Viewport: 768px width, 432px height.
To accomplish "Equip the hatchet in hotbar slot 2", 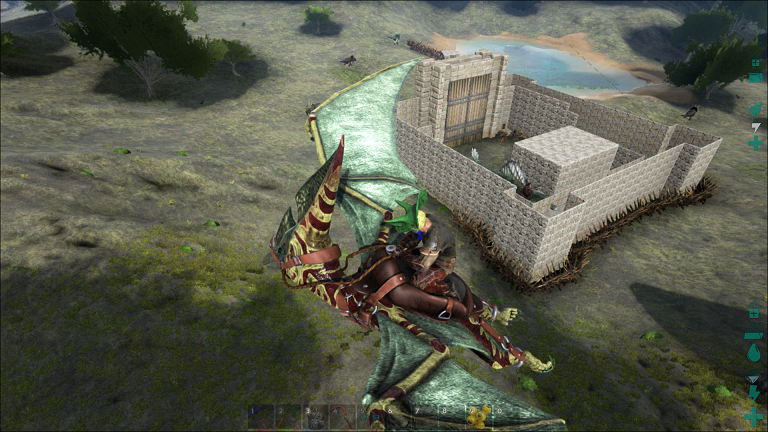I will pos(288,416).
